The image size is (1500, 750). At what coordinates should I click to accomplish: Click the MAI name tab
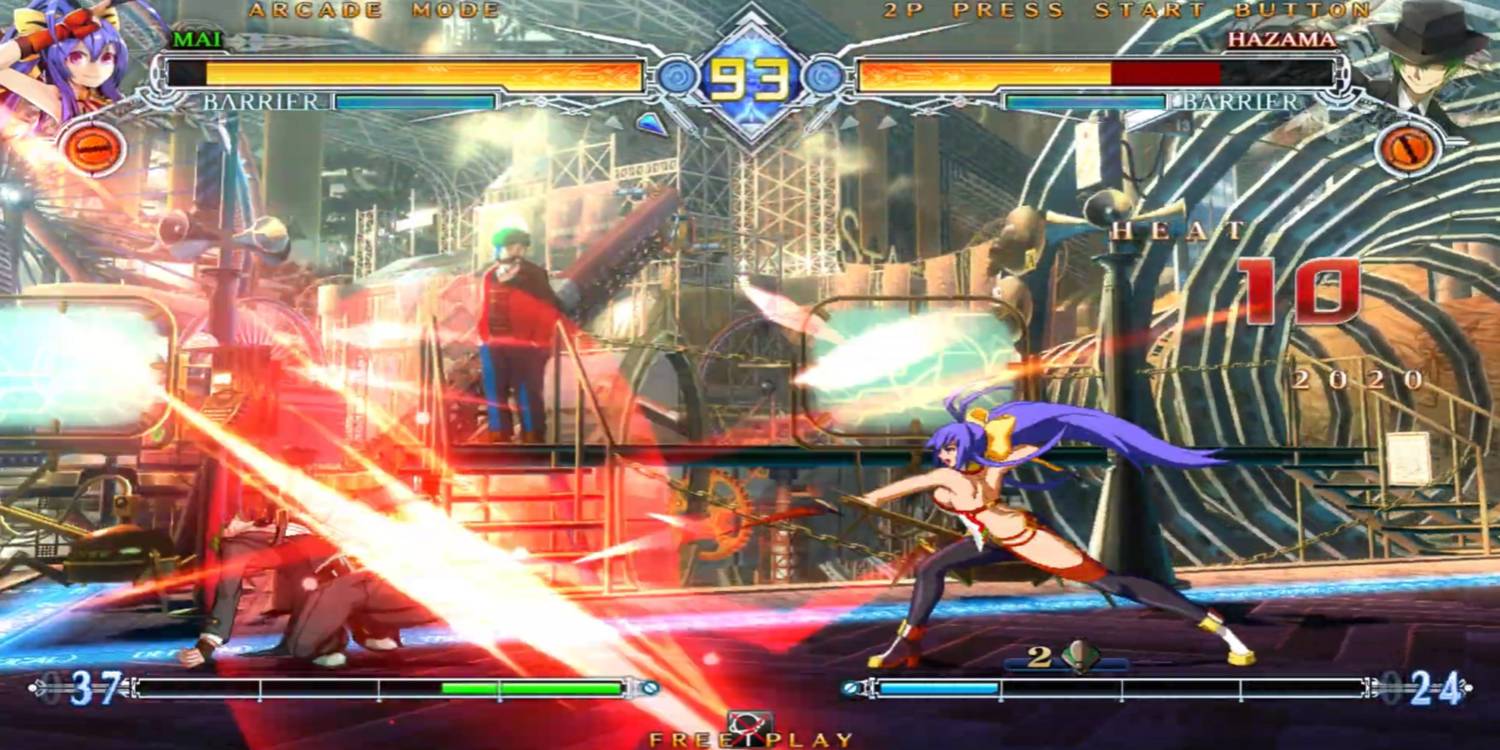tap(198, 40)
